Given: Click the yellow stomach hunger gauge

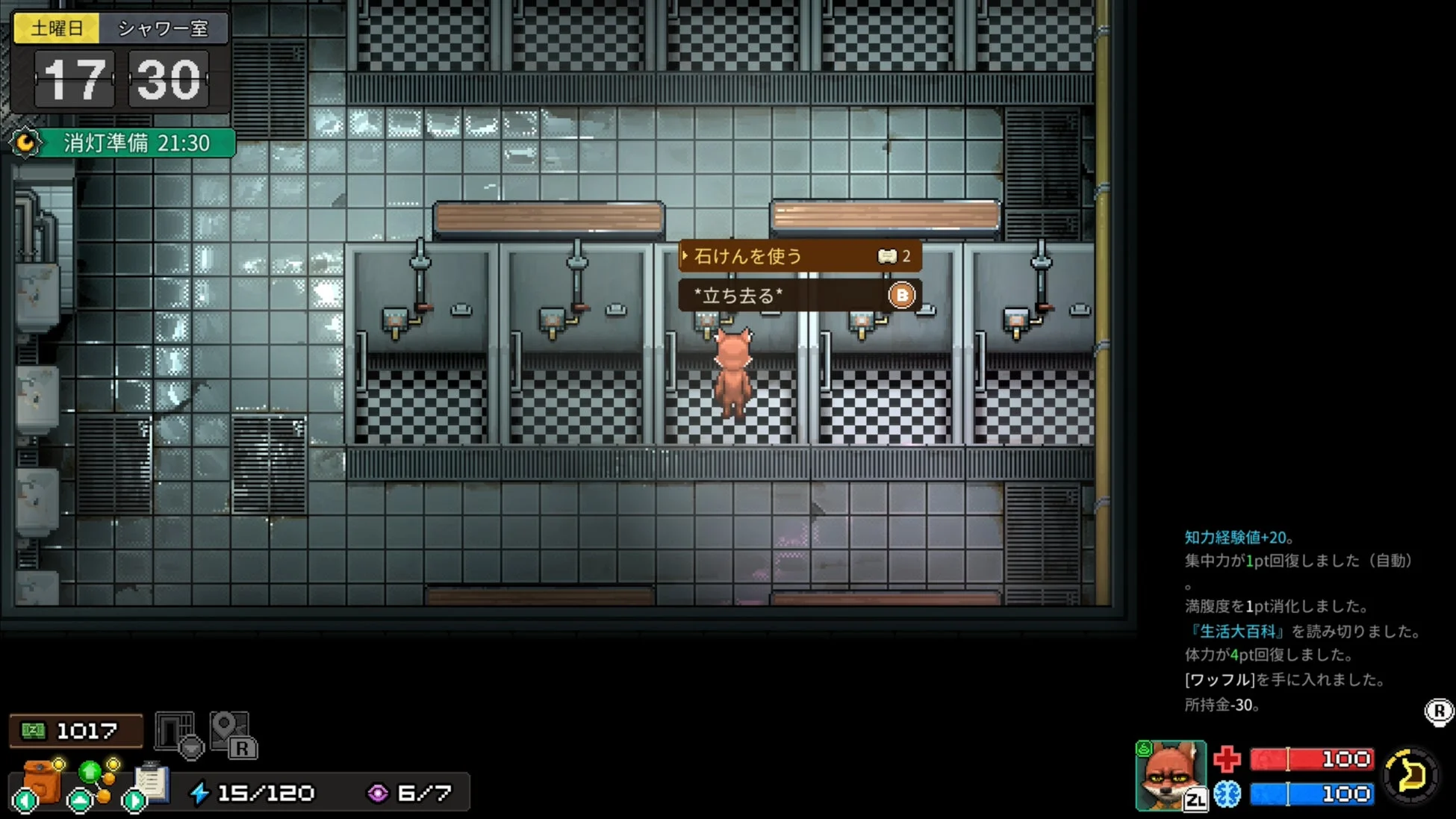Looking at the screenshot, I should click(1410, 776).
